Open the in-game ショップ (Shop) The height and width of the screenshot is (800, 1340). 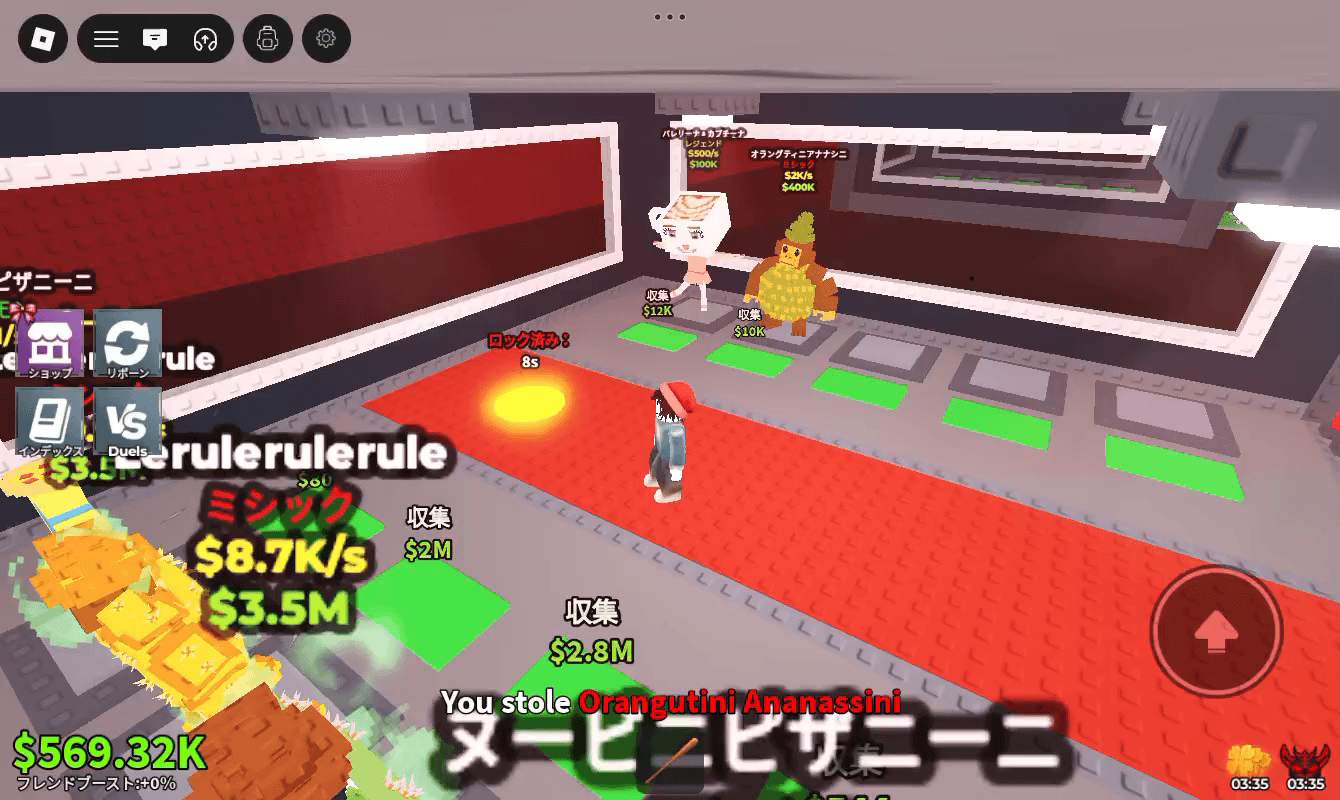point(50,344)
